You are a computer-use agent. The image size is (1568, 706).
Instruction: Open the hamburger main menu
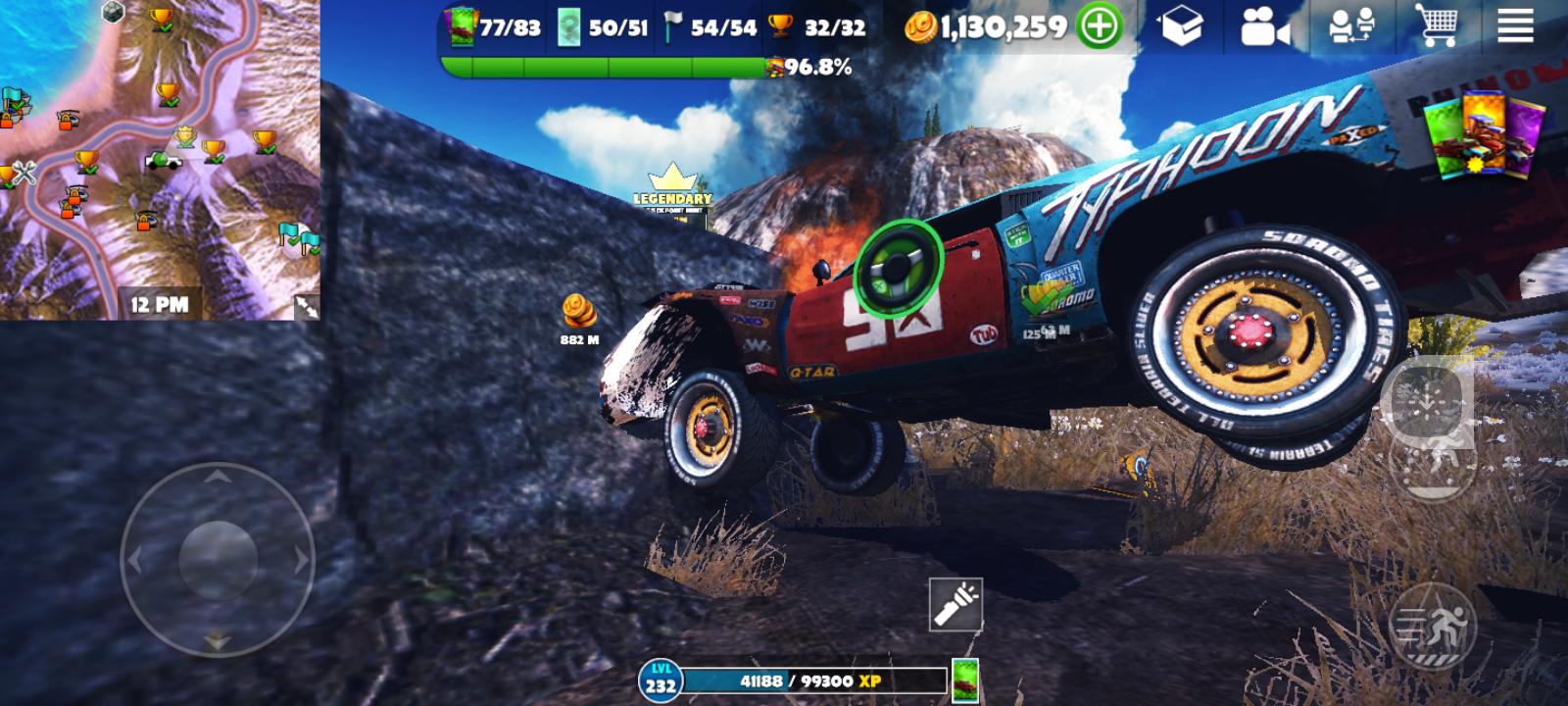pyautogui.click(x=1515, y=26)
